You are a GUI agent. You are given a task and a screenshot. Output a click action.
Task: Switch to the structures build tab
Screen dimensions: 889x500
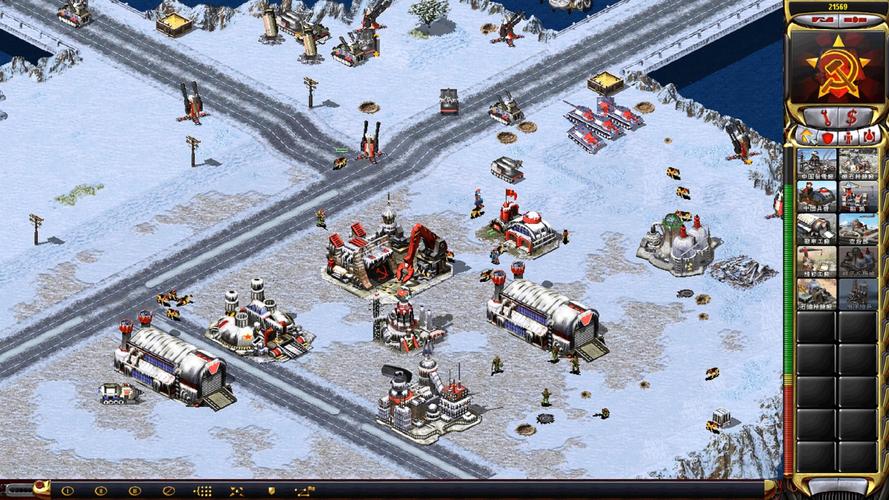tap(806, 136)
